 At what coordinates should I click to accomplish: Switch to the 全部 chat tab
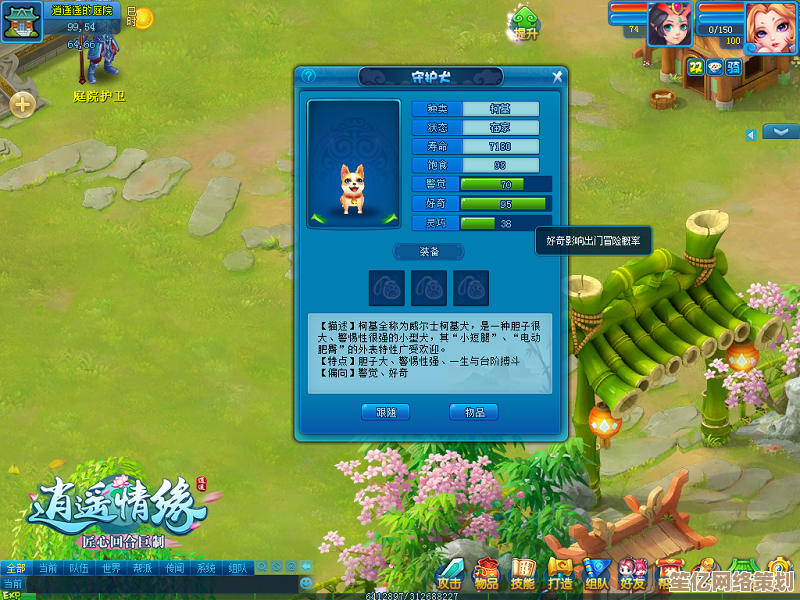[x=16, y=568]
